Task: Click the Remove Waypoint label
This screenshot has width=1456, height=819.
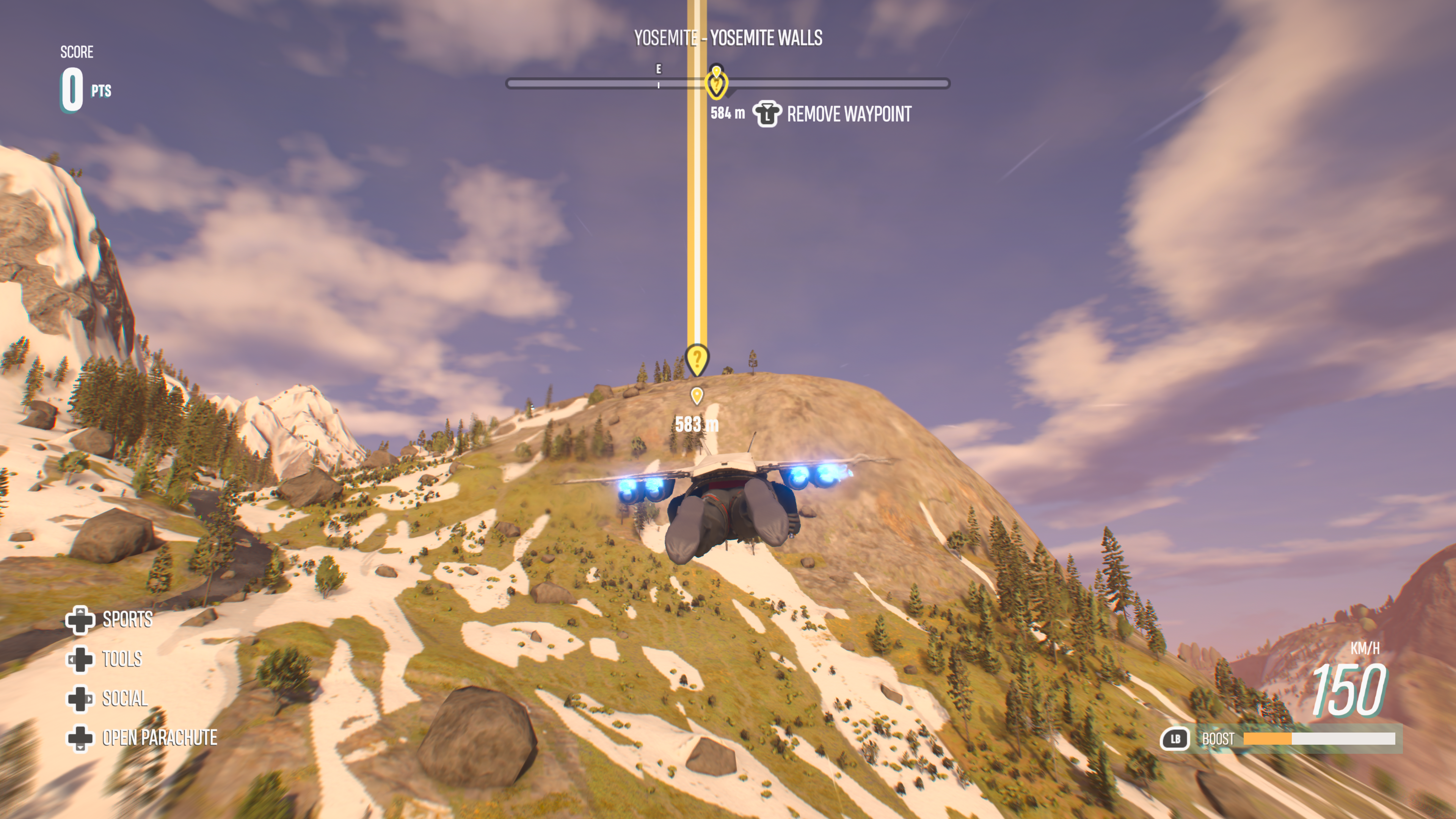Action: click(x=849, y=114)
